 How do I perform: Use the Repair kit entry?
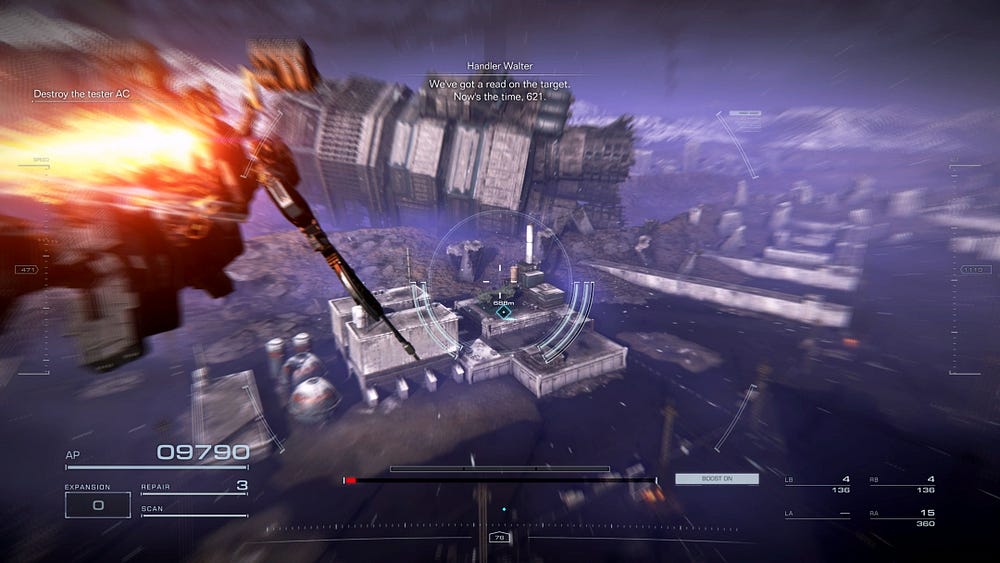pos(194,488)
